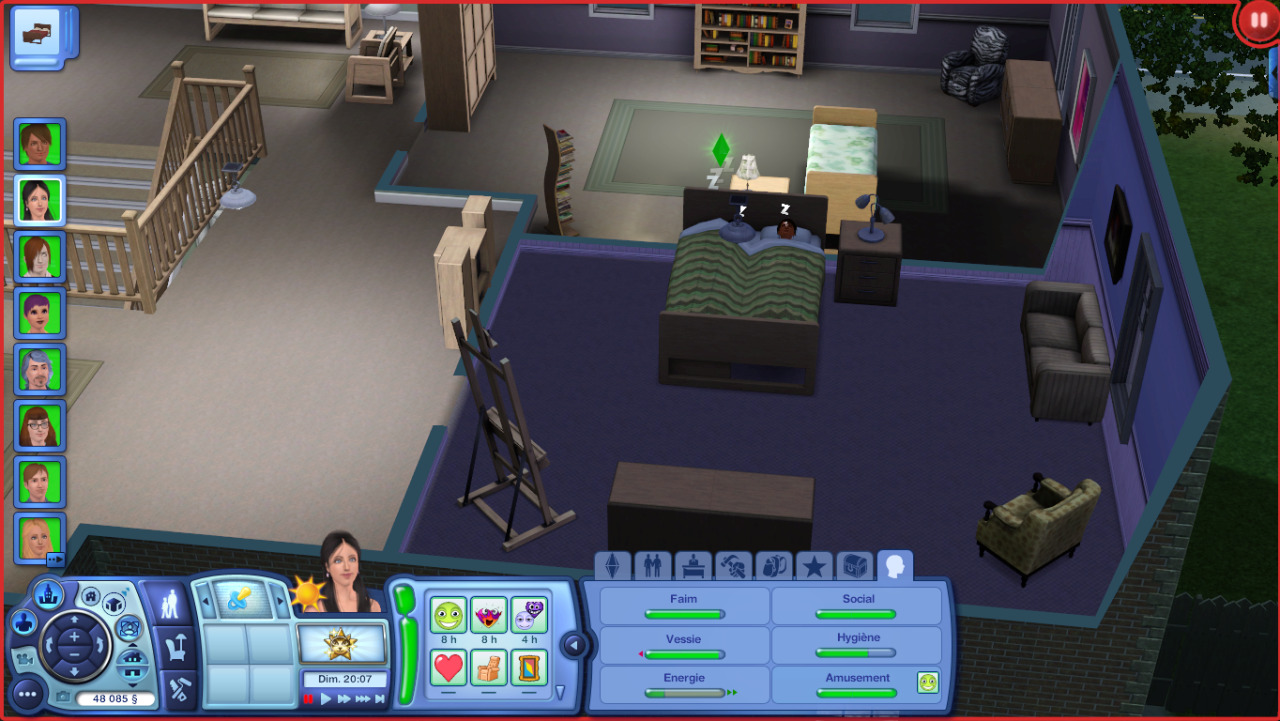1280x721 pixels.
Task: Open the sleeping action queue icon
Action: coord(42,36)
